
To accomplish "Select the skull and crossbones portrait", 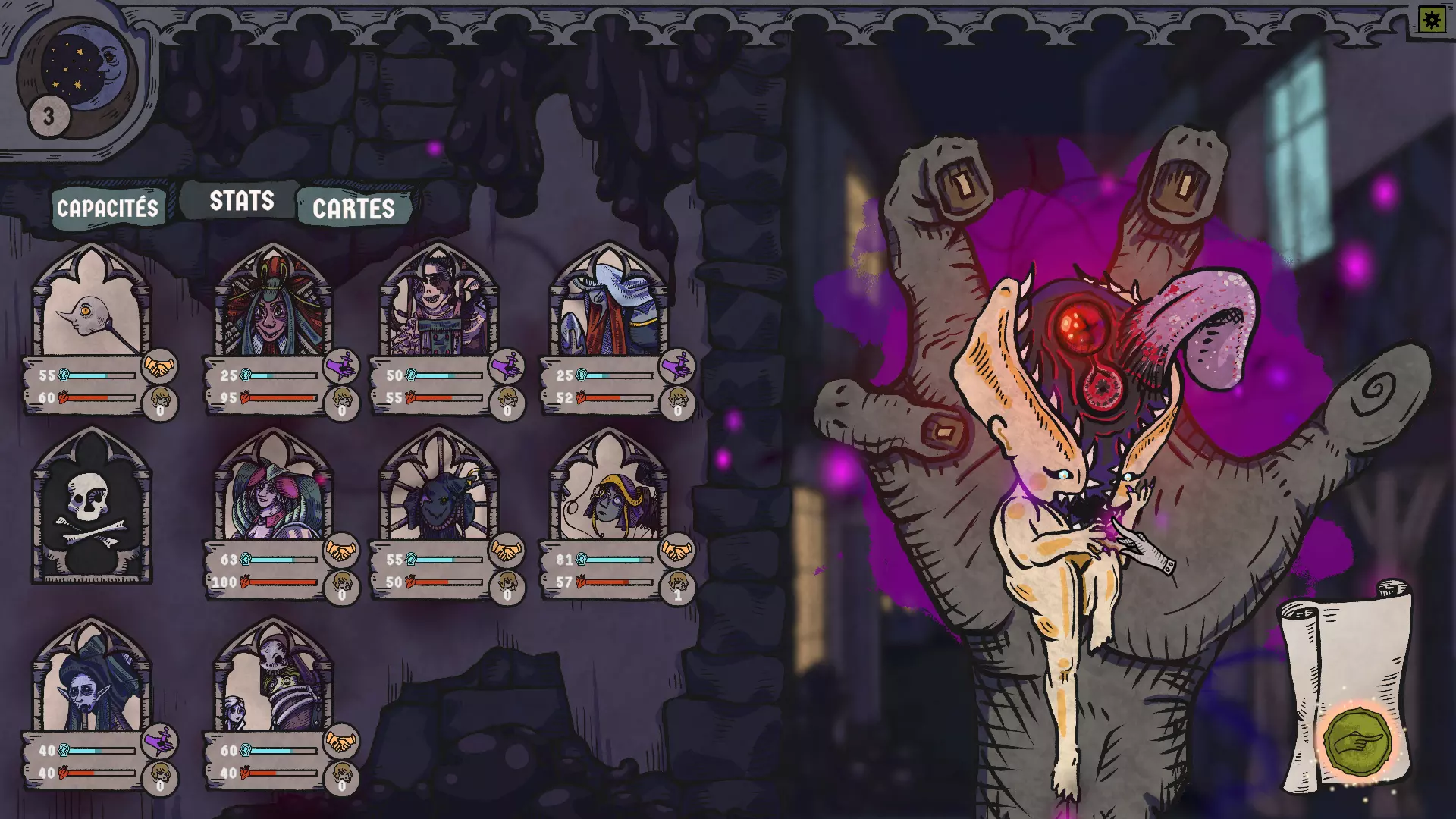I will pos(91,504).
